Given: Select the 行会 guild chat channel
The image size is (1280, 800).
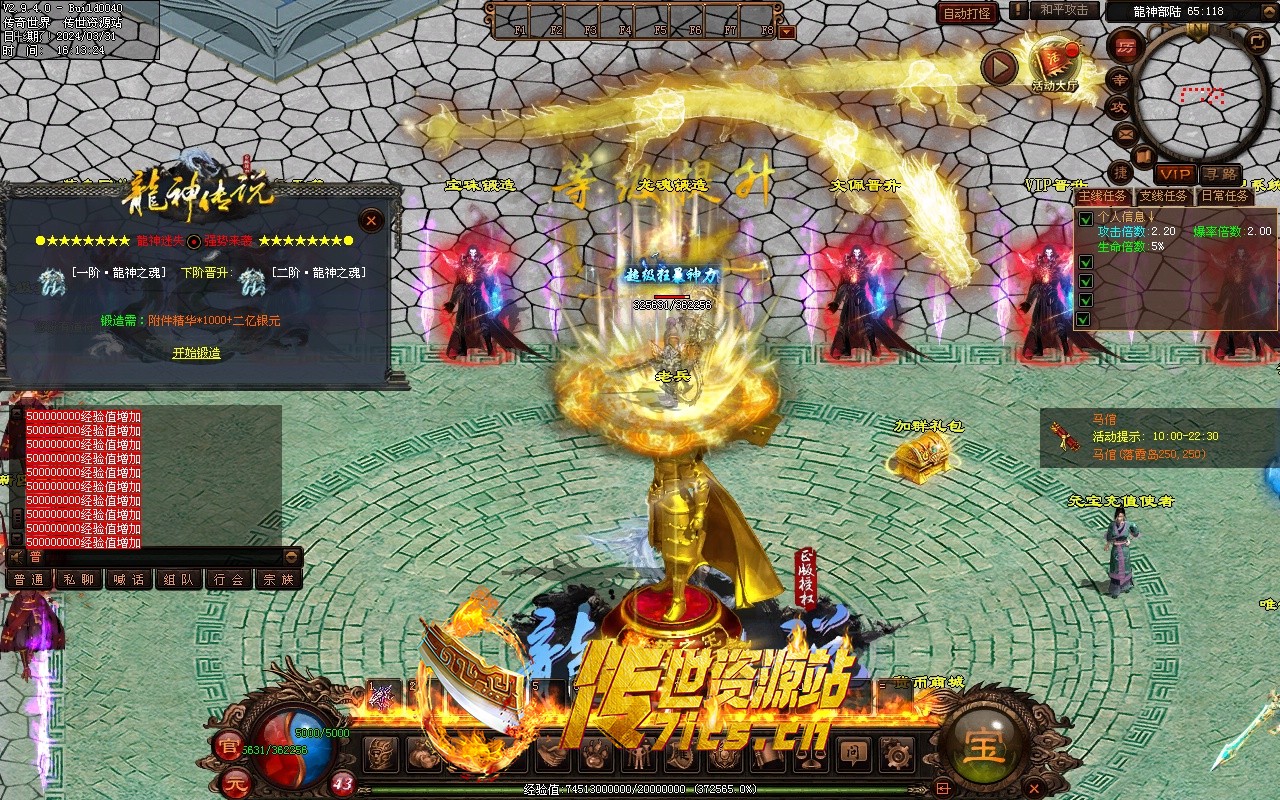Looking at the screenshot, I should [x=229, y=579].
